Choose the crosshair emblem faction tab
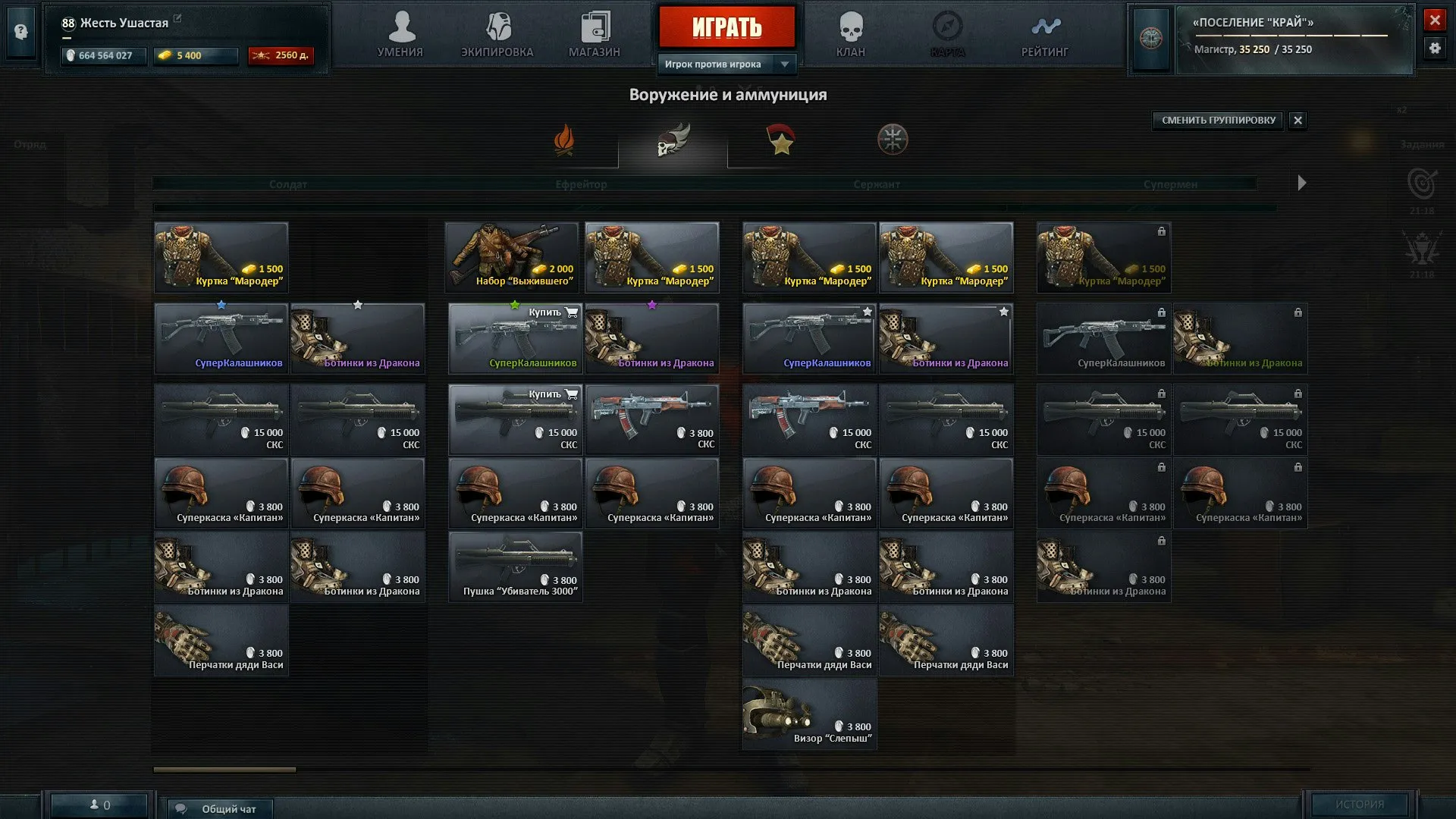1456x819 pixels. [893, 140]
